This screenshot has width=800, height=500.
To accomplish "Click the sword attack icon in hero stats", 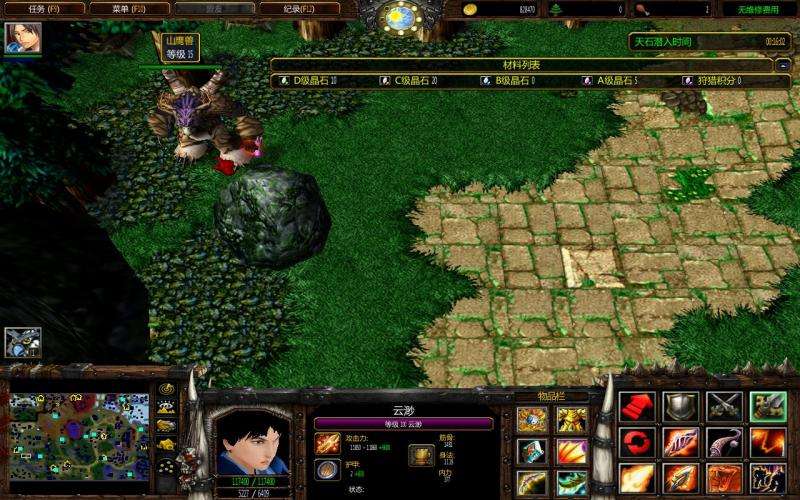I will [326, 443].
